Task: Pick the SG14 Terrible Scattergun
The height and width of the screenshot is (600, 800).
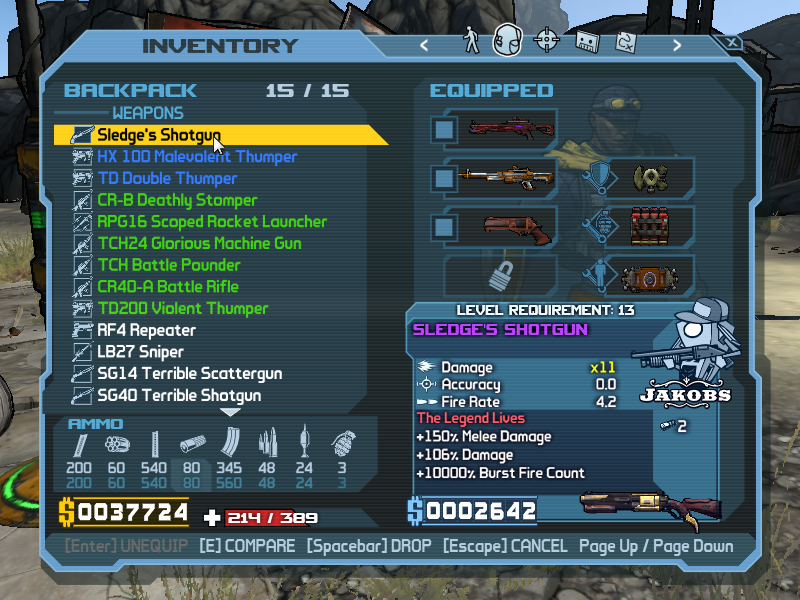Action: coord(189,374)
